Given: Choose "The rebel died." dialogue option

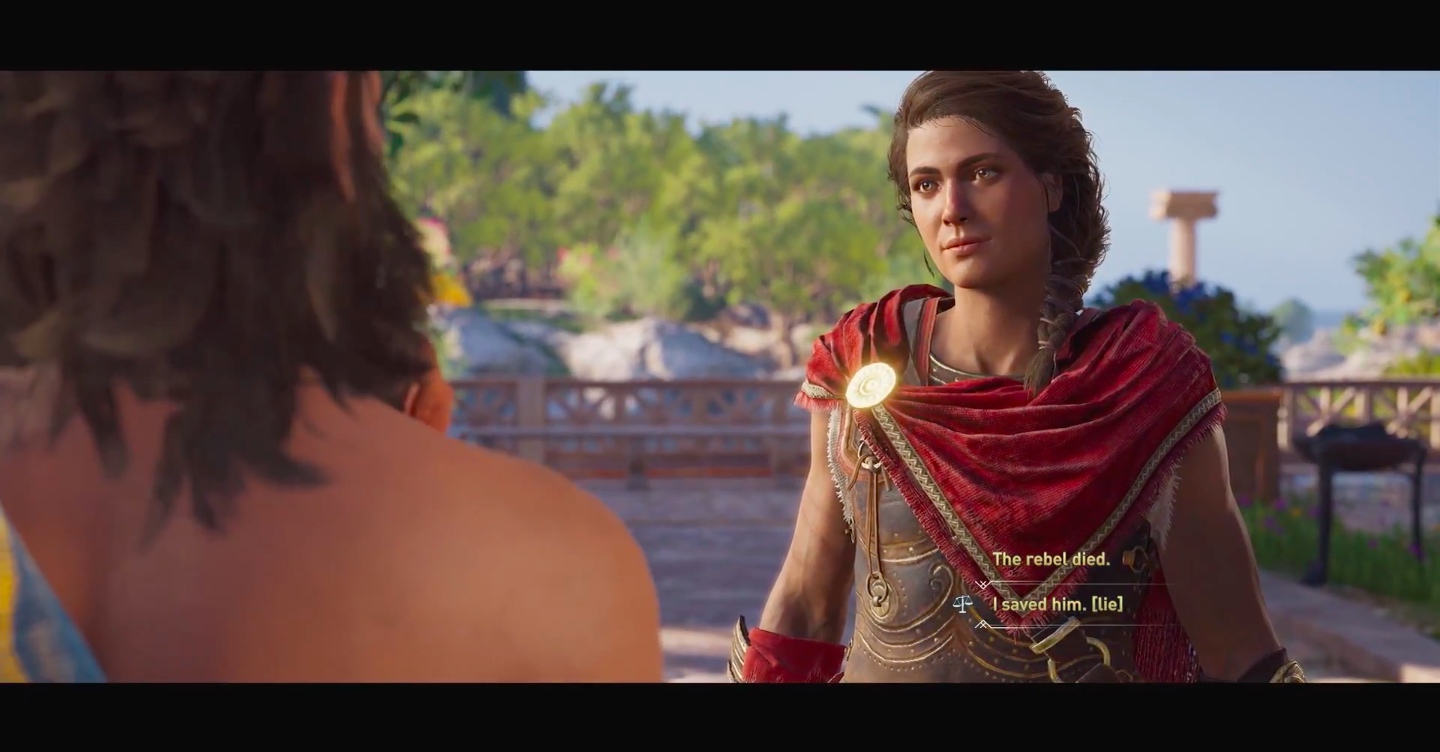Looking at the screenshot, I should click(1050, 560).
